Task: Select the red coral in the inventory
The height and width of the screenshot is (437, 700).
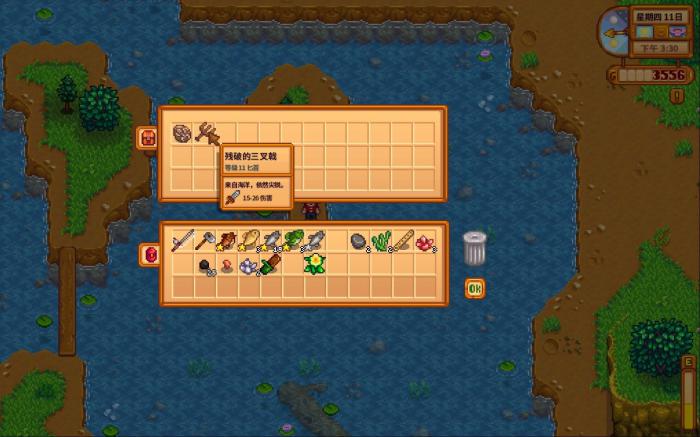Action: pyautogui.click(x=426, y=241)
